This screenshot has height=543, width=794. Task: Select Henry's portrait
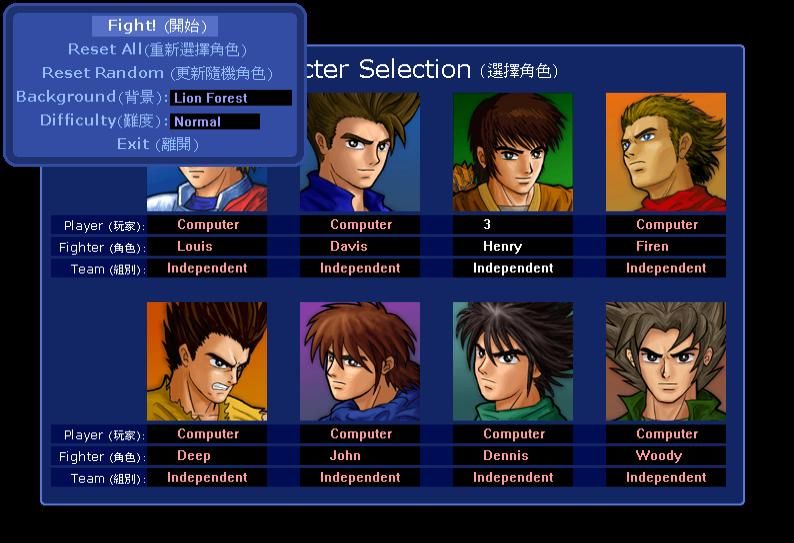coord(512,152)
